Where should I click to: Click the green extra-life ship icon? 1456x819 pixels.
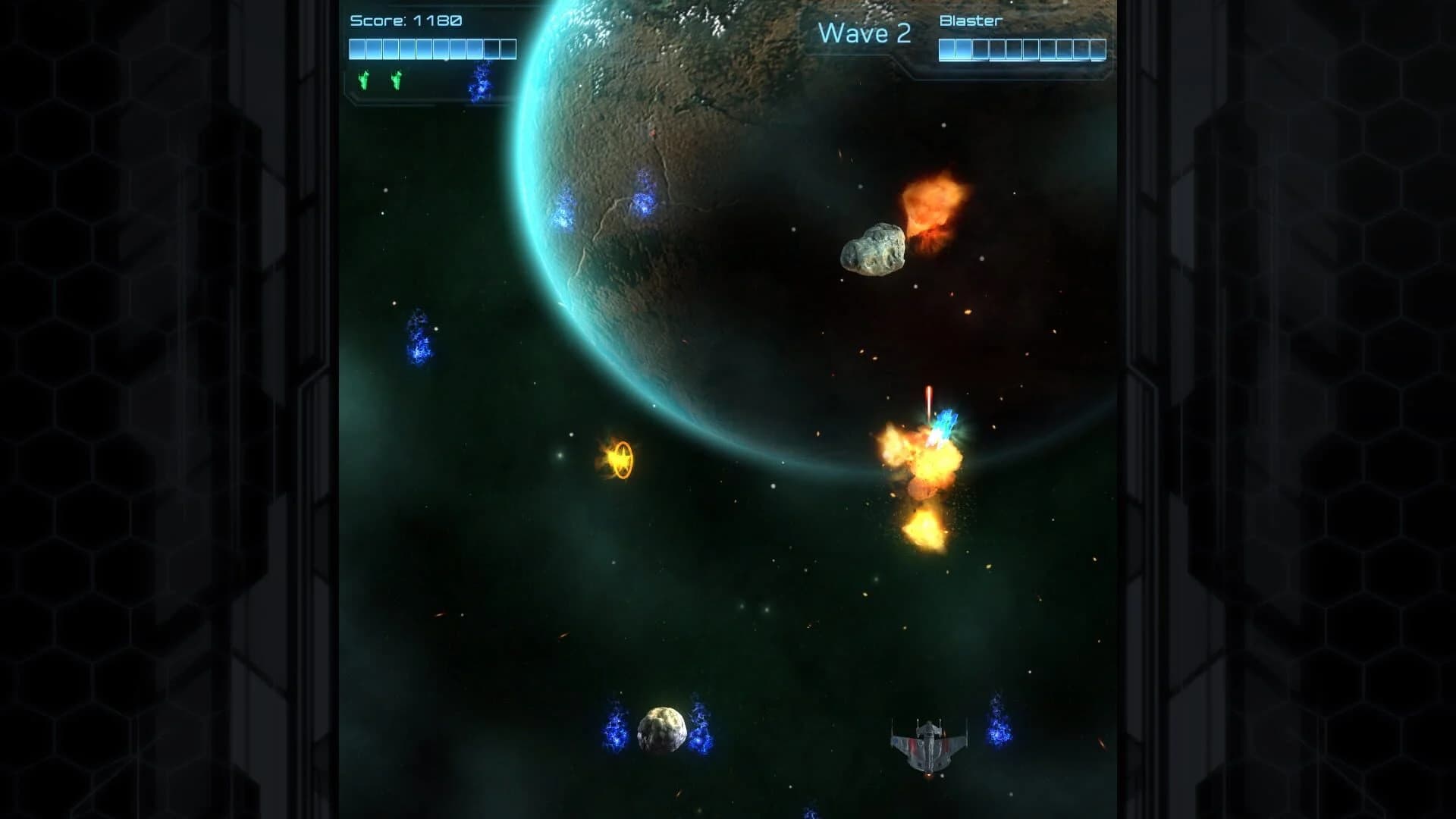[362, 77]
